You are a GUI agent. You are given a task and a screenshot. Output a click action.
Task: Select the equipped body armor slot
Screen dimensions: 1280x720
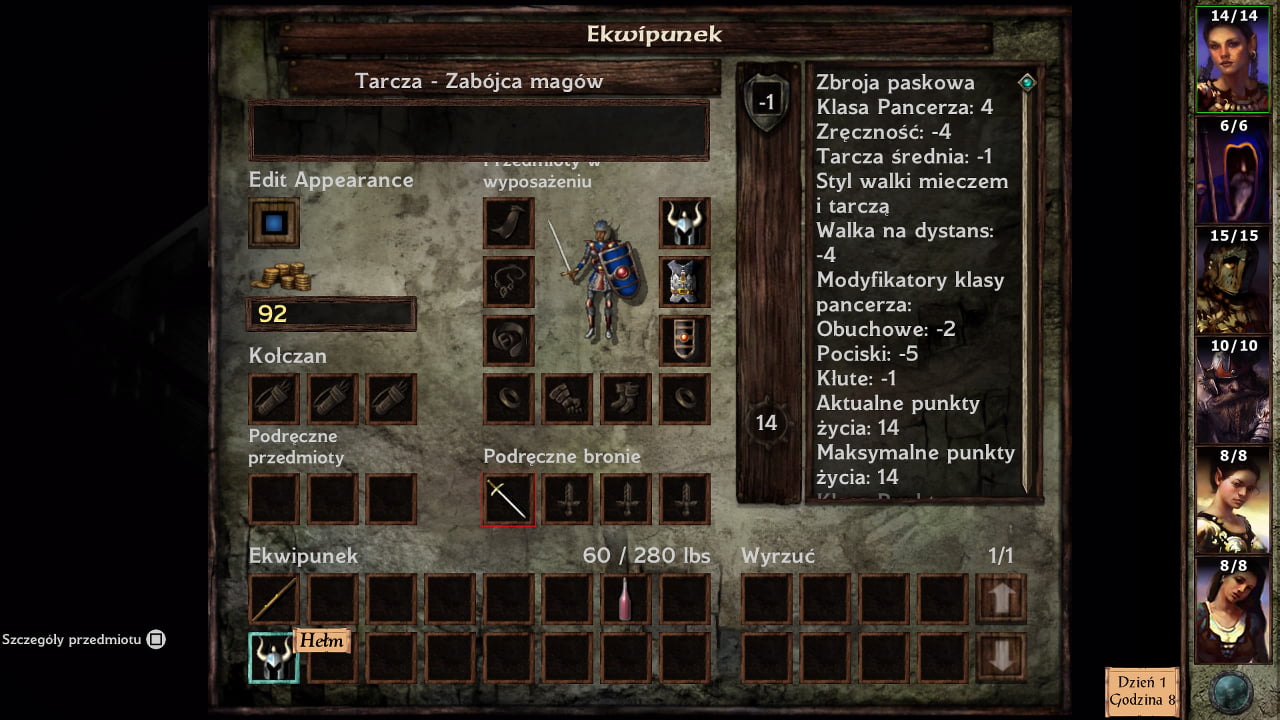click(685, 281)
